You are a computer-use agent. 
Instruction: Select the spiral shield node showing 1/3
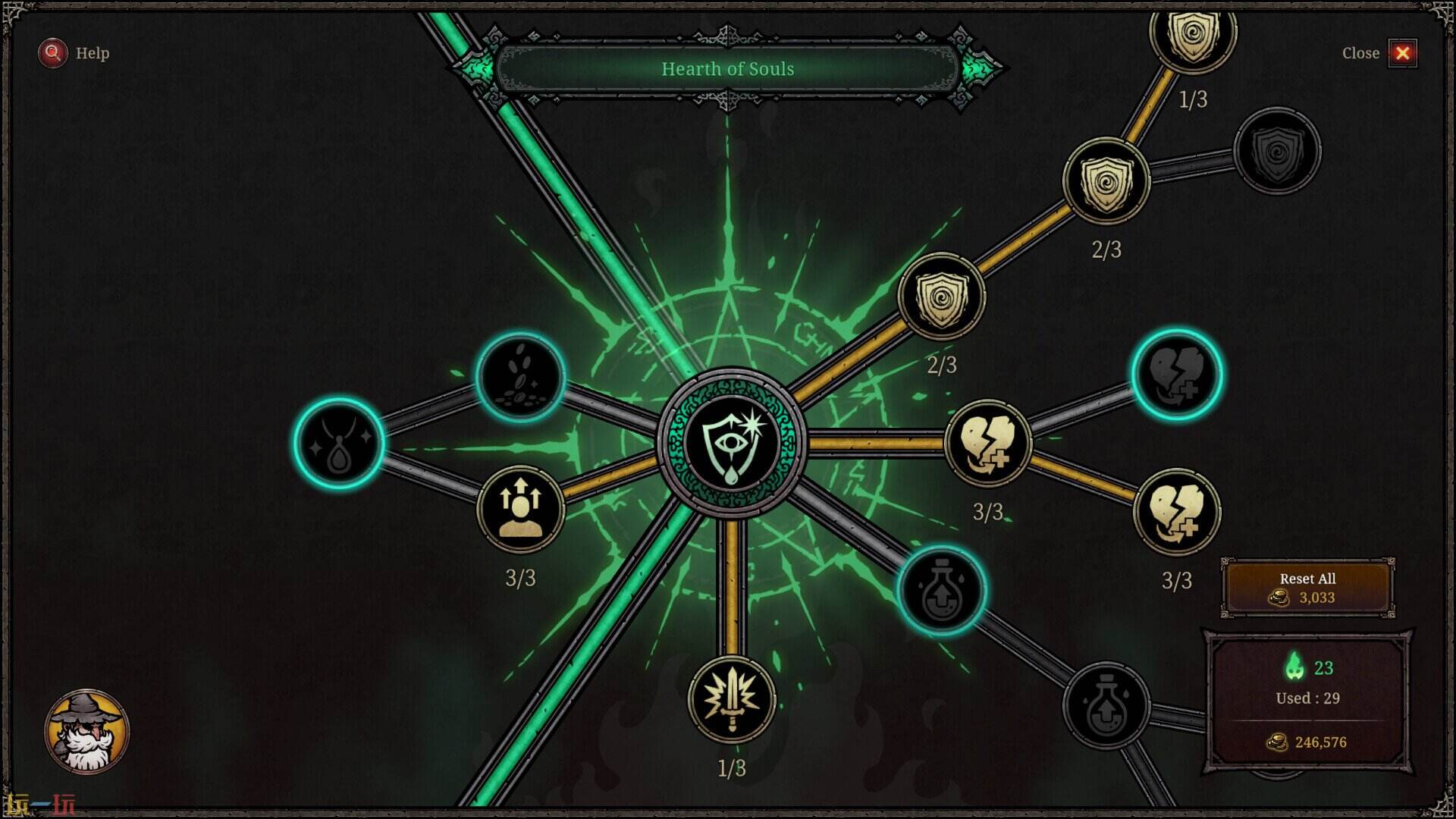pyautogui.click(x=1193, y=34)
